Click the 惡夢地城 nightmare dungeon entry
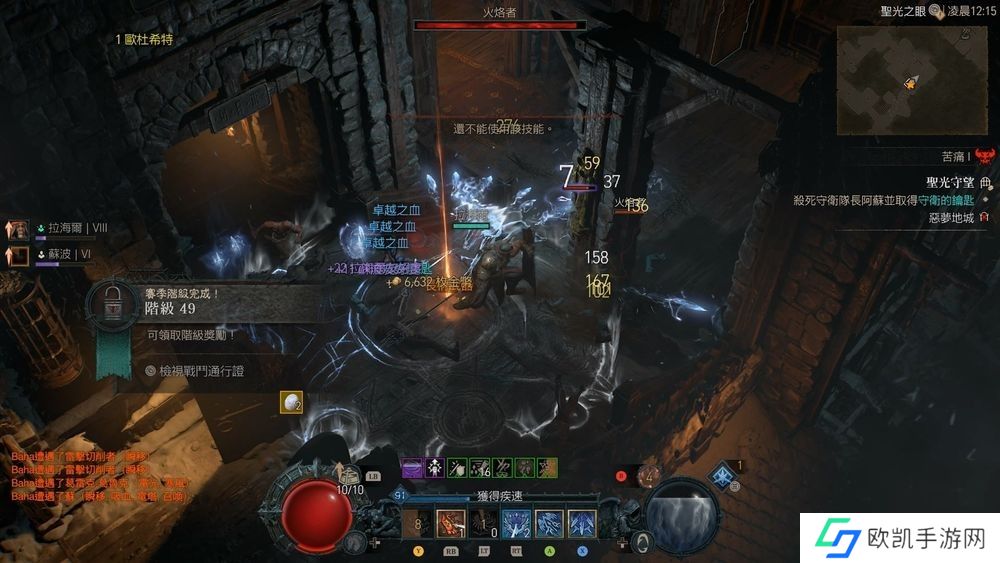Image resolution: width=1000 pixels, height=563 pixels. click(950, 217)
